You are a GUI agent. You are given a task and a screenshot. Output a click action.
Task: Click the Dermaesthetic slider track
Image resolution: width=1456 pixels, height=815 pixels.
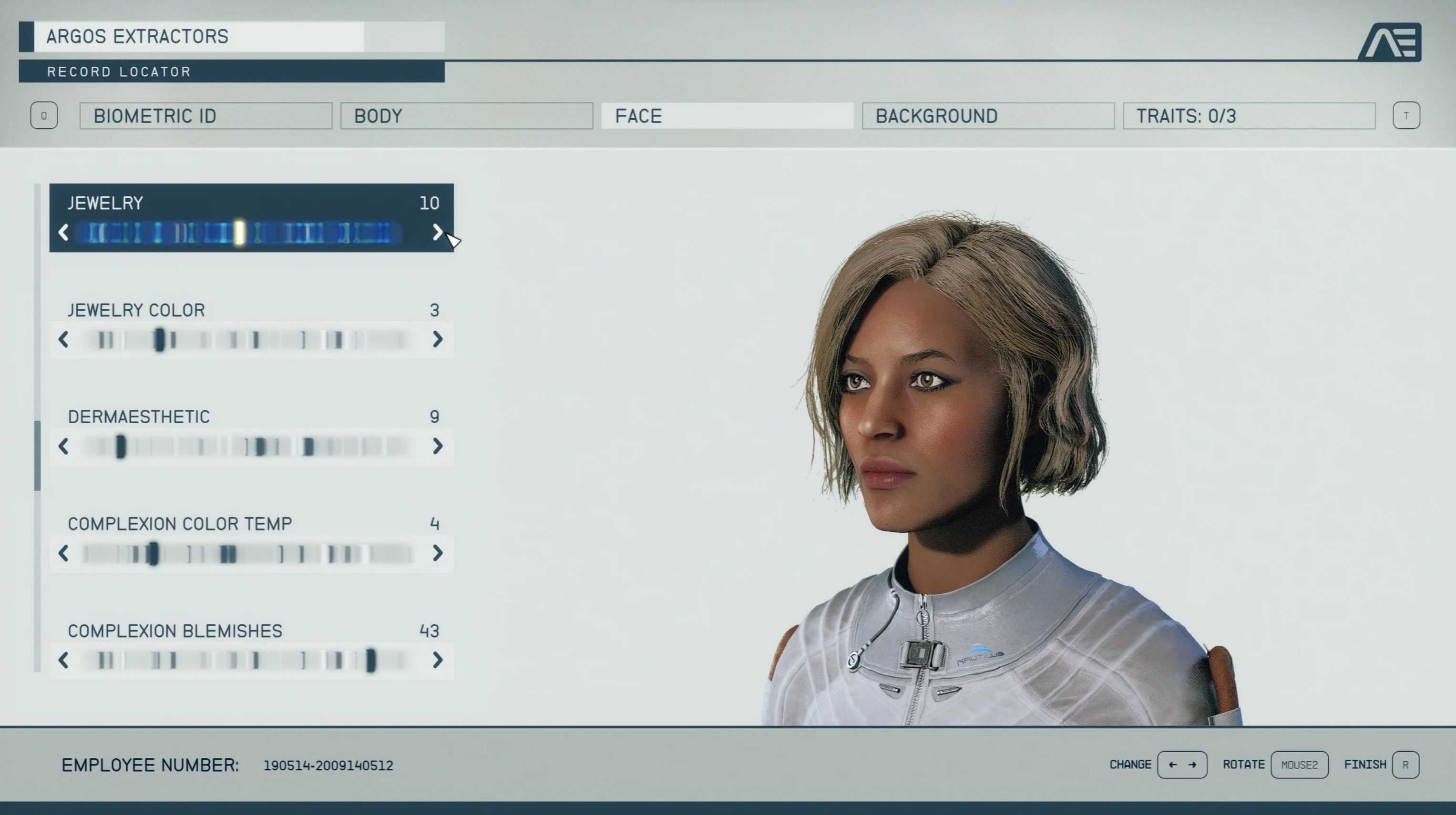pos(249,447)
